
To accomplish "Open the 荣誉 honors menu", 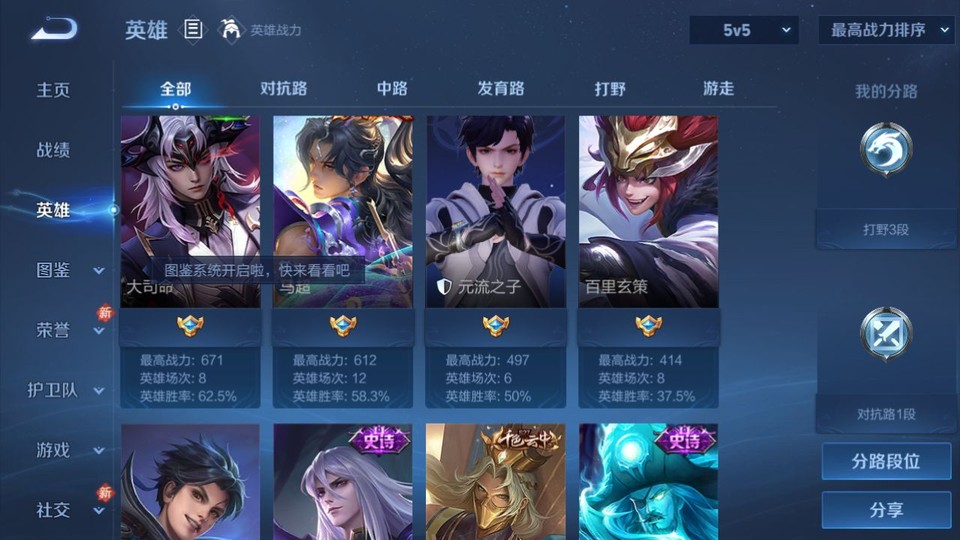I will point(68,330).
